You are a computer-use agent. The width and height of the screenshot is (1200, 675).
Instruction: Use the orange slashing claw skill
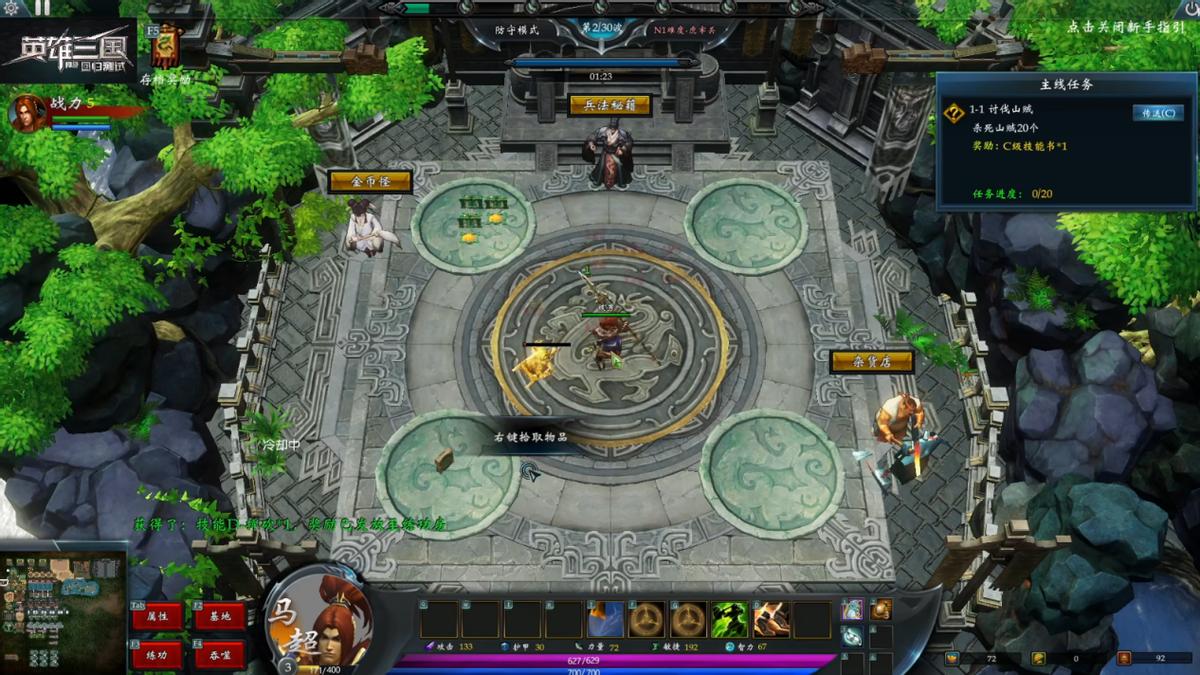[x=770, y=619]
